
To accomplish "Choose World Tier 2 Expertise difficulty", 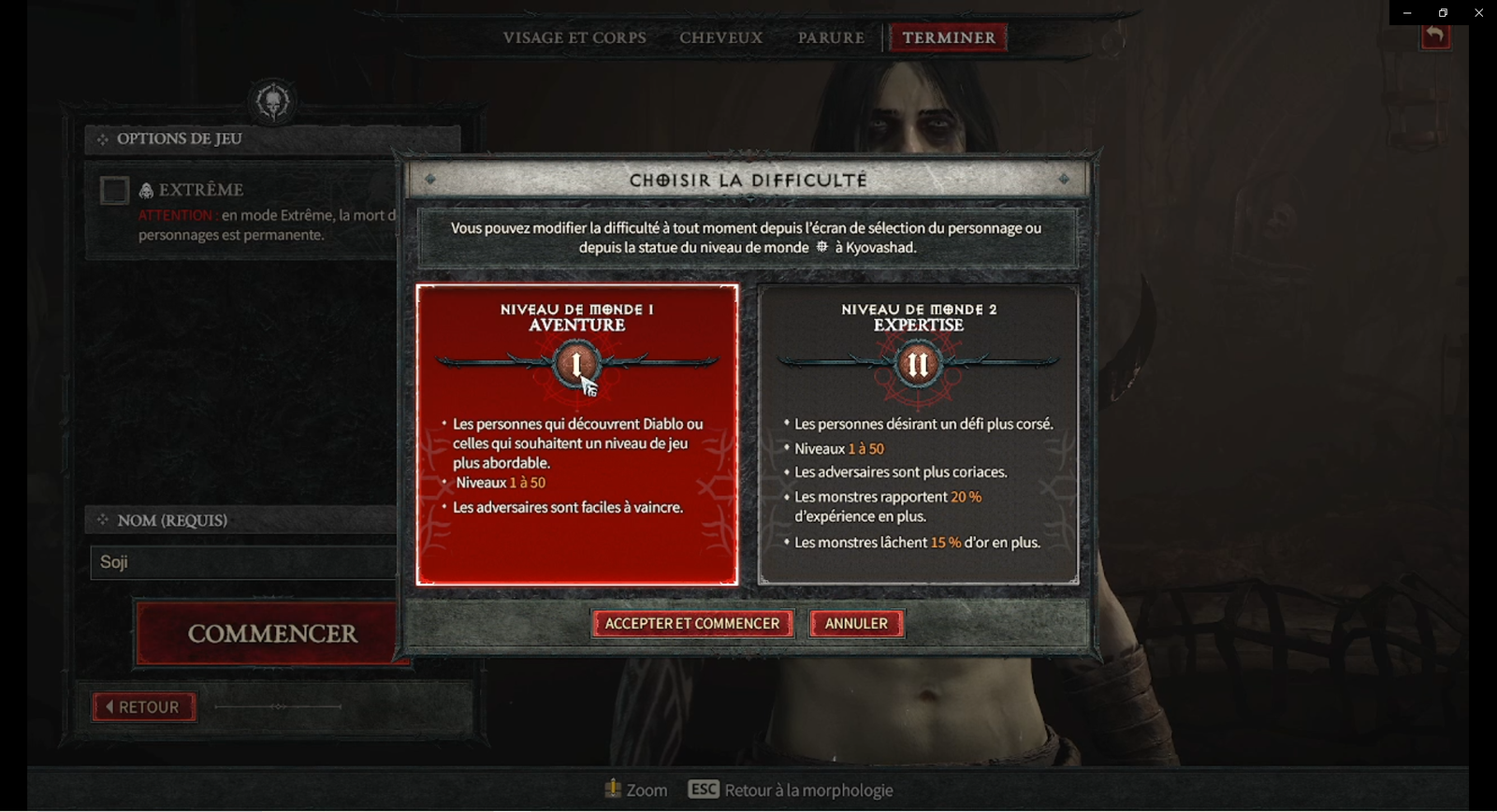I will click(918, 435).
